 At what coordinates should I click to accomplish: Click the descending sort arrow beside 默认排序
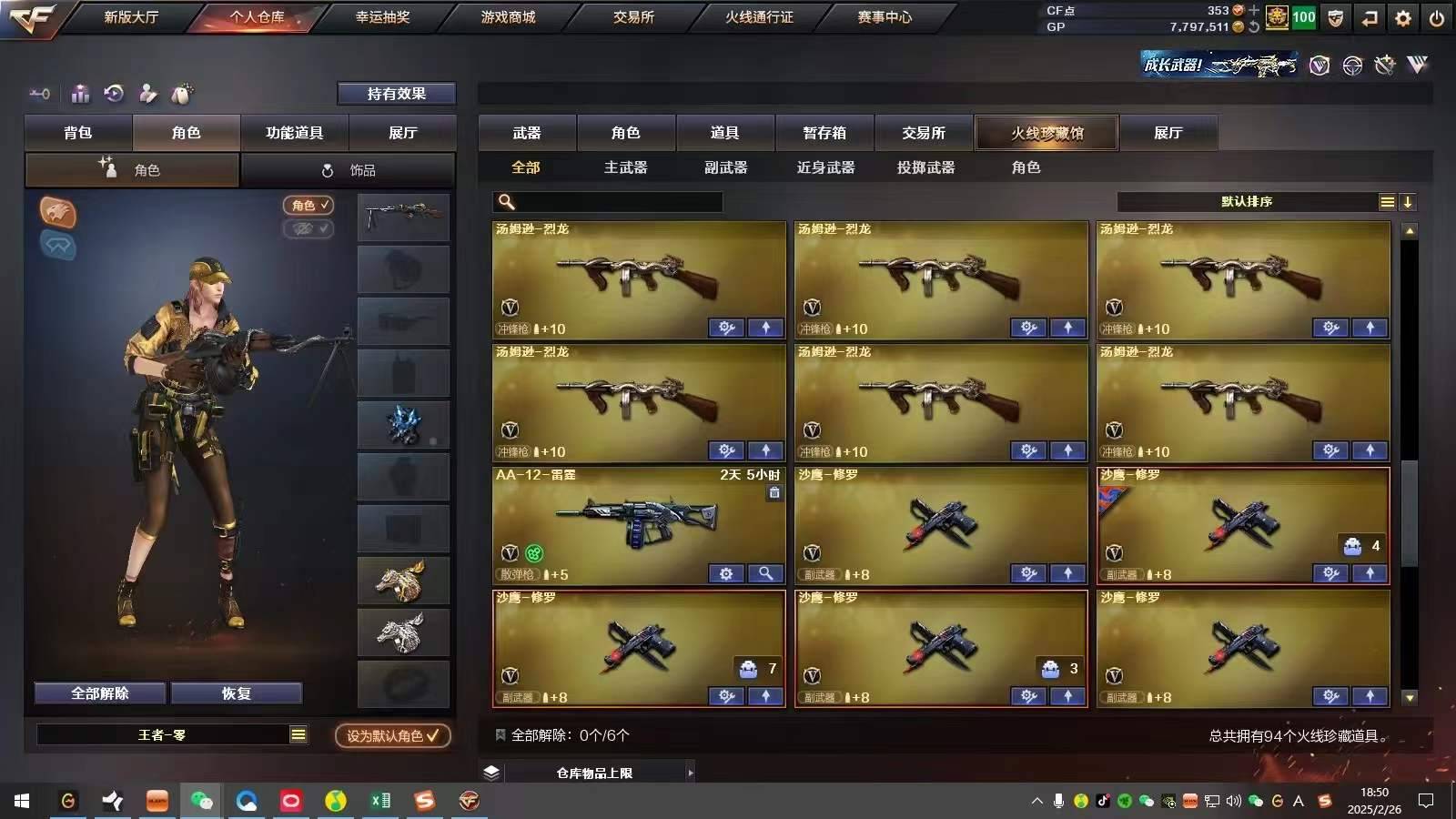point(1409,202)
